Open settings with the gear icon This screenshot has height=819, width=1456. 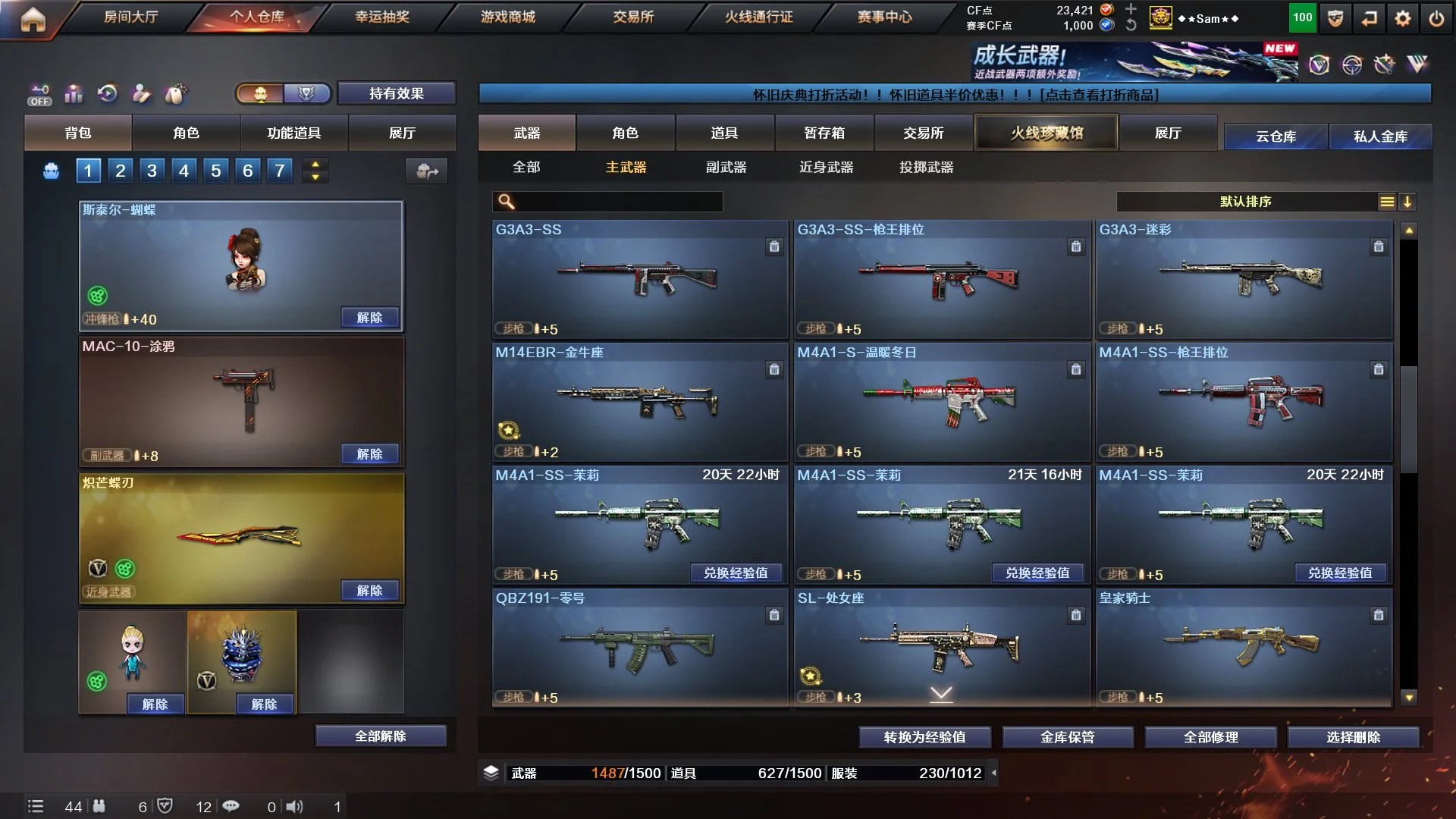(x=1403, y=19)
